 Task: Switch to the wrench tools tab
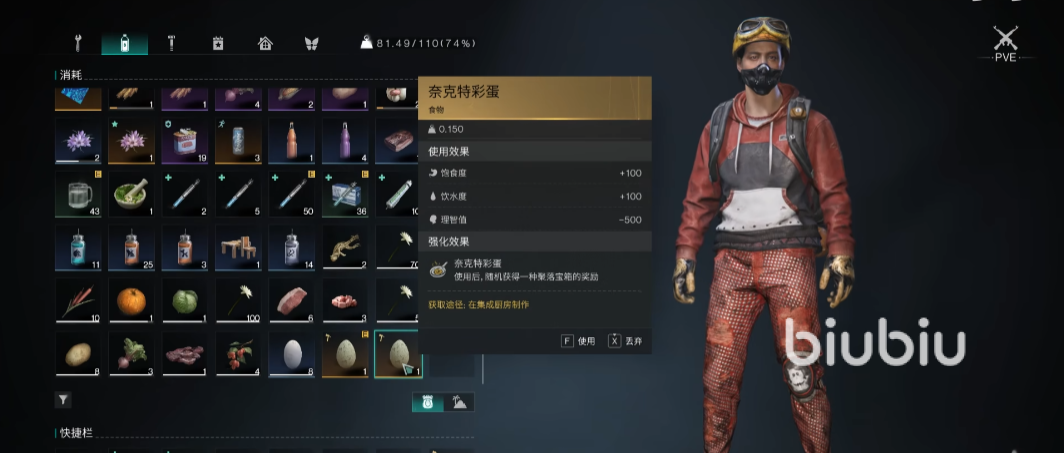(78, 43)
